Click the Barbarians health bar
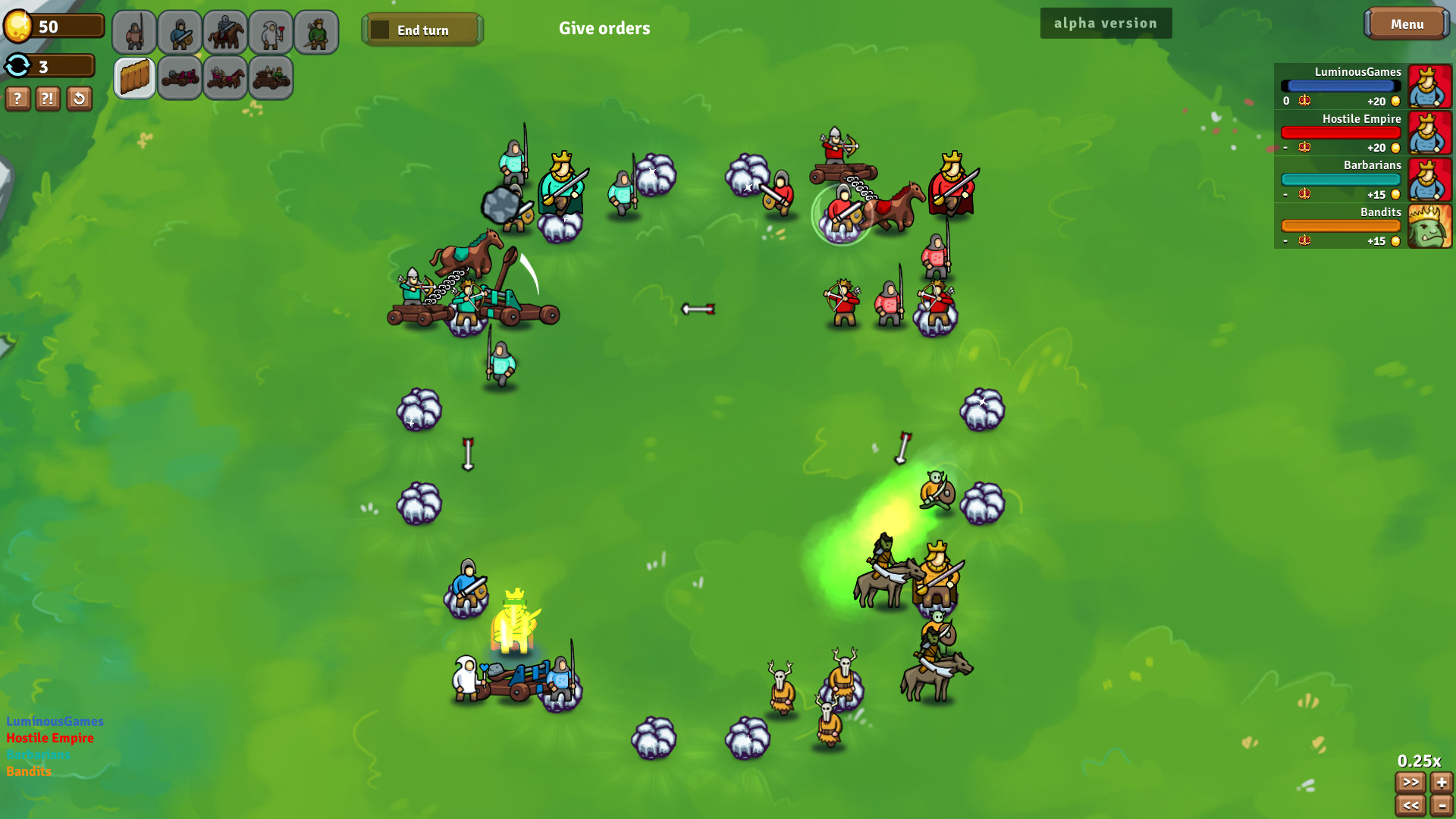The image size is (1456, 819). tap(1341, 179)
